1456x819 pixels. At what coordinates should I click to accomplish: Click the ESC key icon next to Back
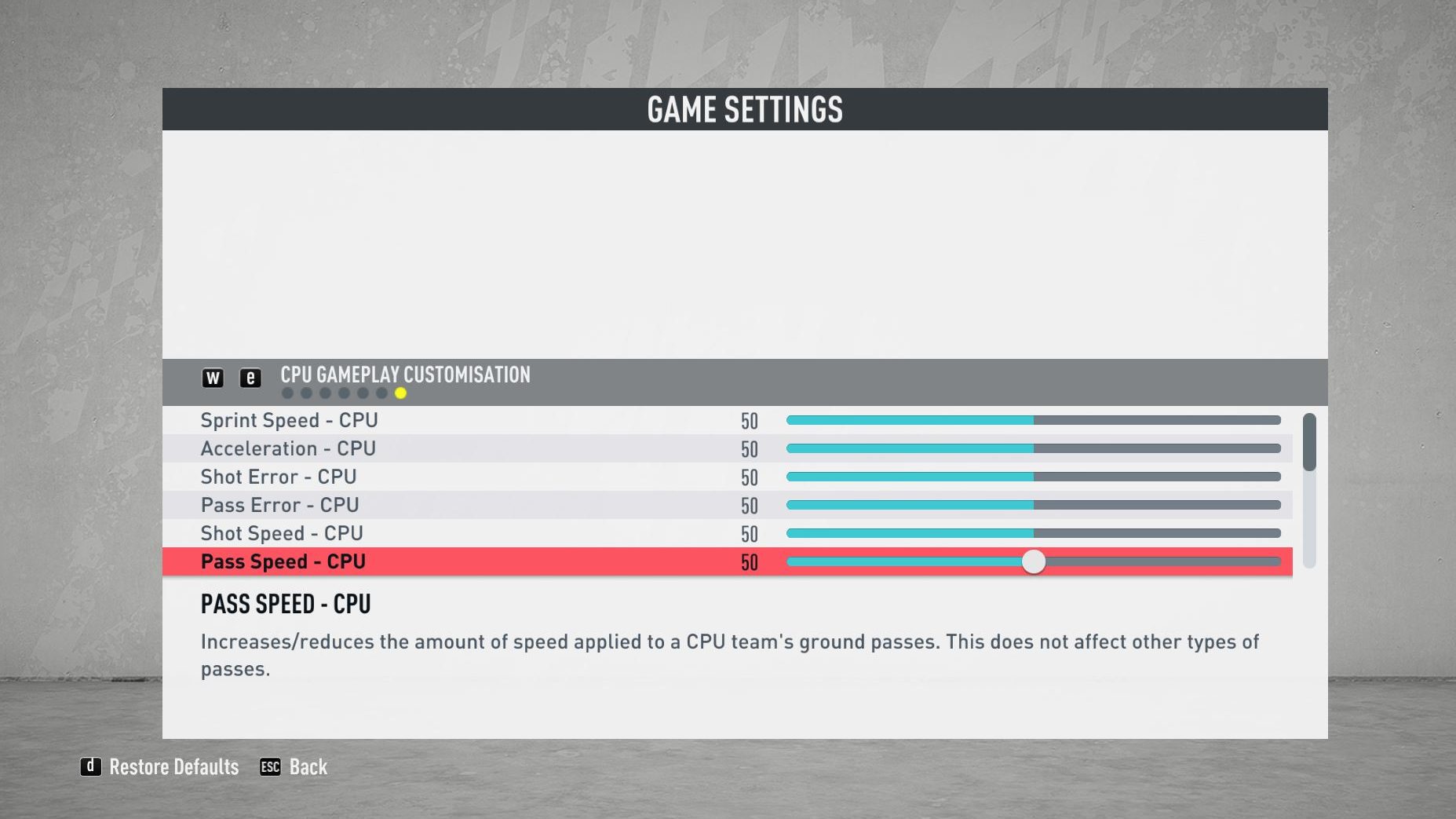pos(270,767)
